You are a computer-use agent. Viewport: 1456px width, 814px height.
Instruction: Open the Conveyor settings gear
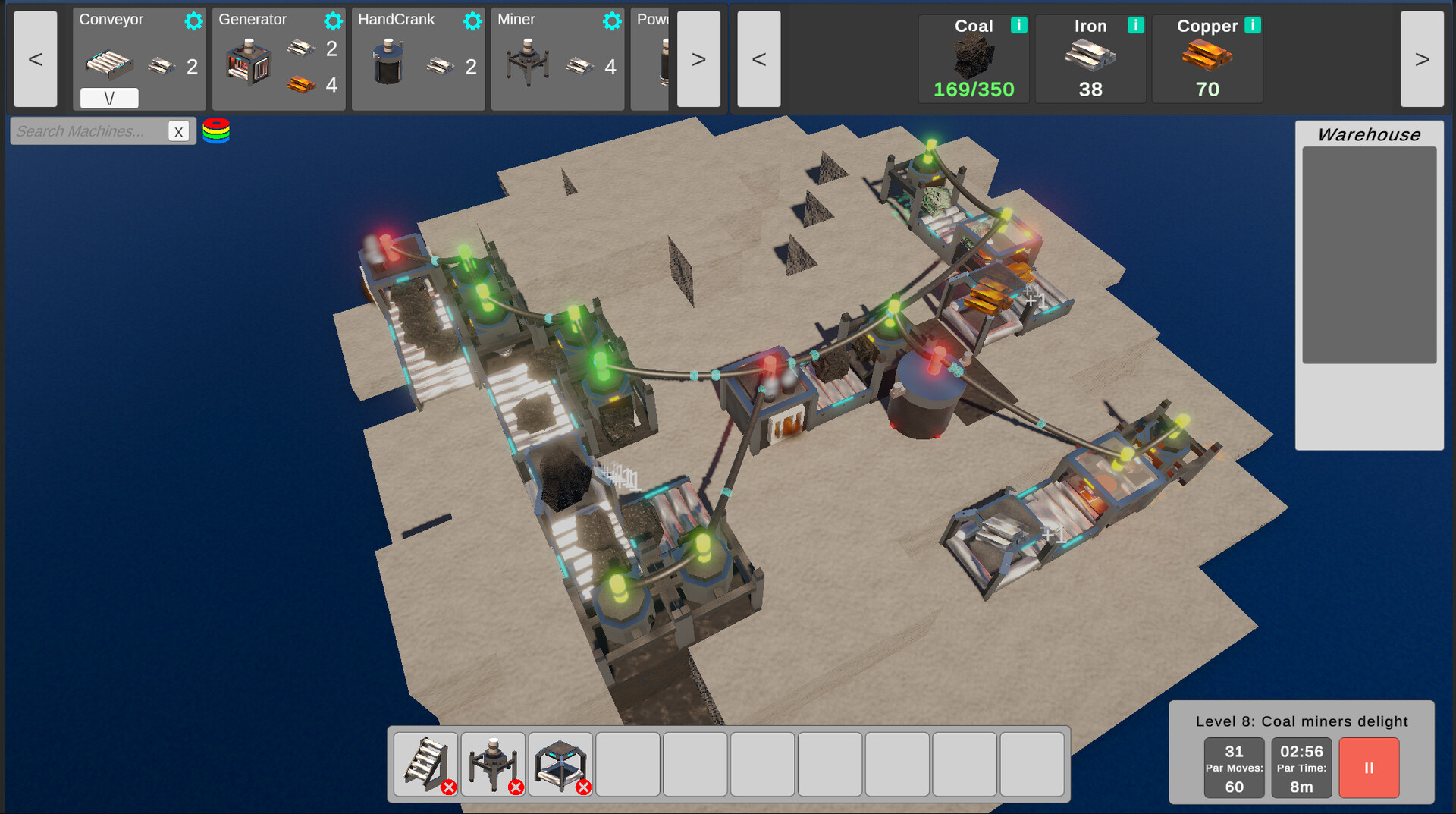[x=193, y=20]
